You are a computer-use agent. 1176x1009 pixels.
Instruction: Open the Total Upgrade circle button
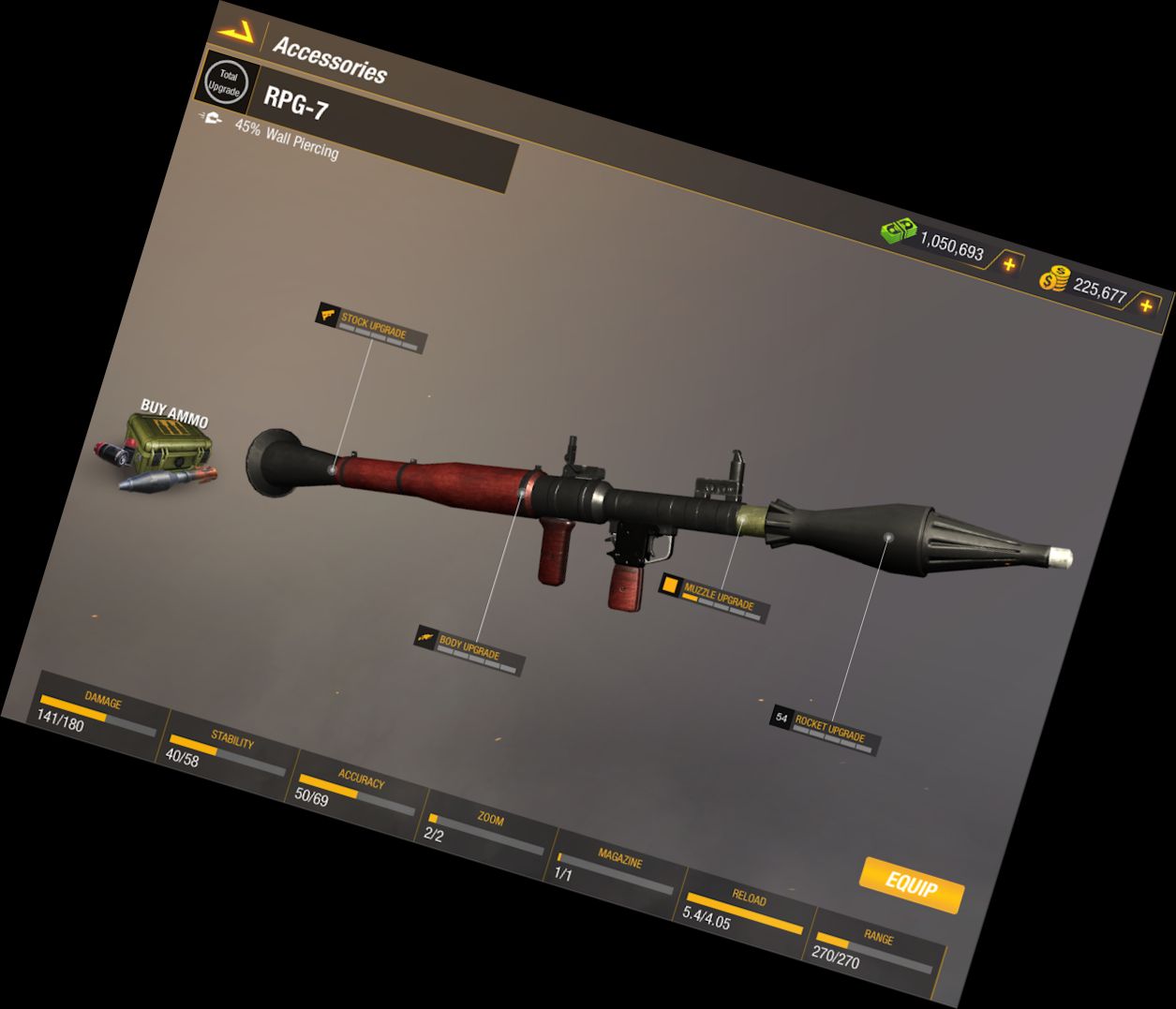point(227,82)
